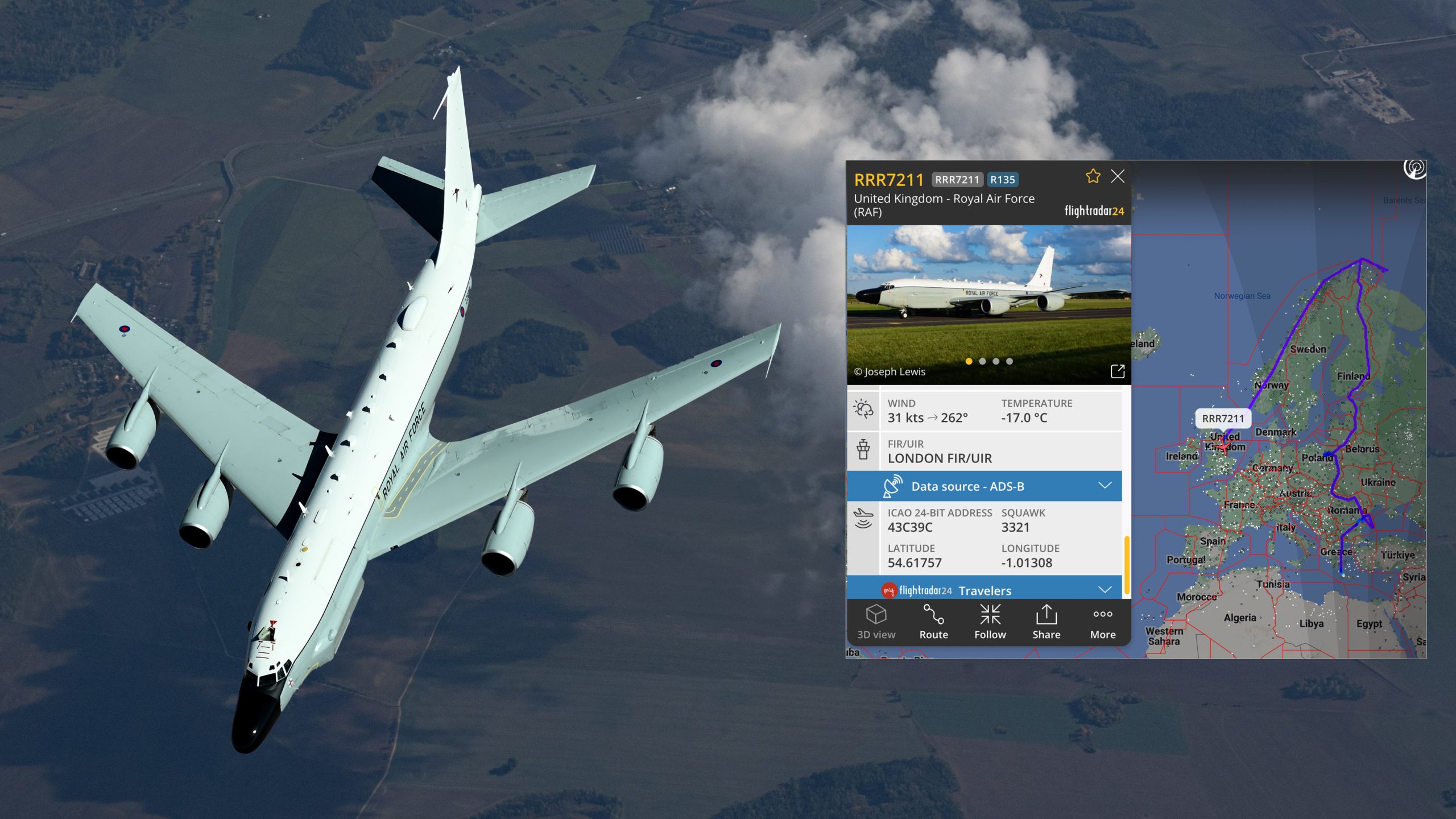The image size is (1456, 819).
Task: Click the radar icon at the map corner
Action: point(1414,169)
